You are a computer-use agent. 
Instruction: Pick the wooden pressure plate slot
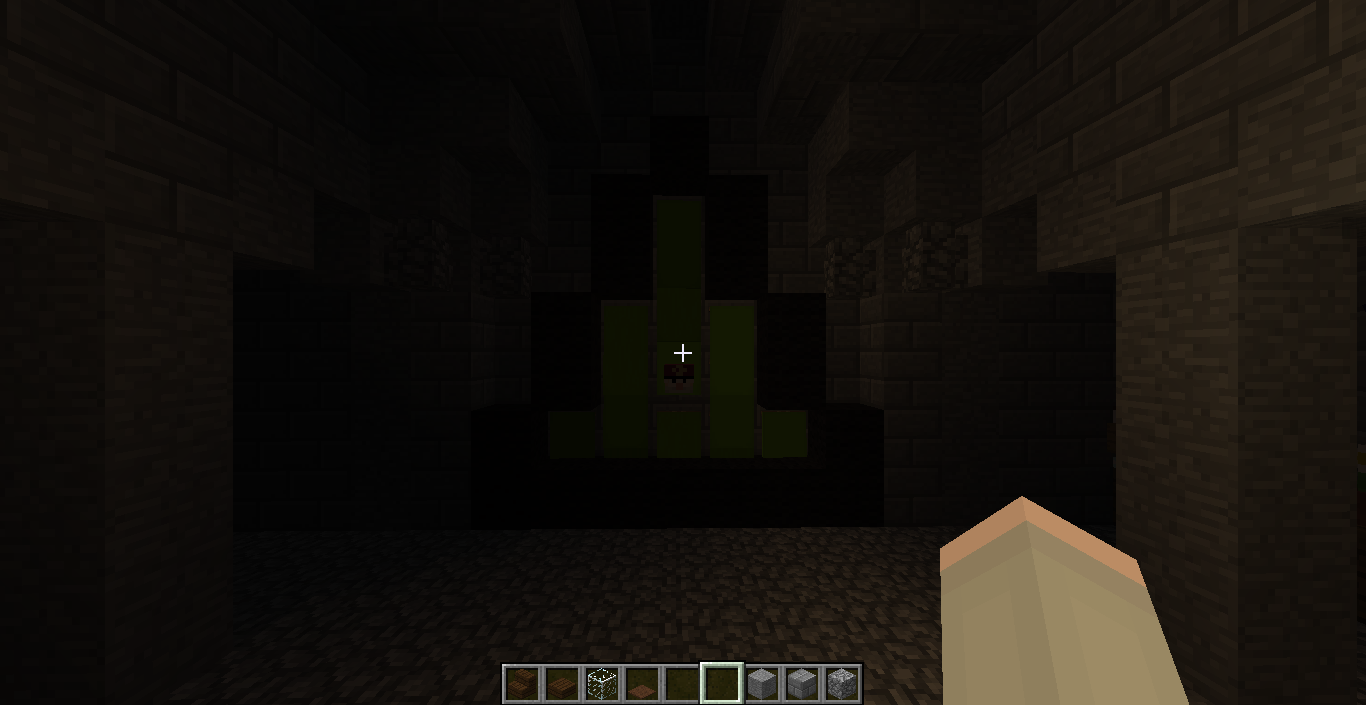(642, 684)
